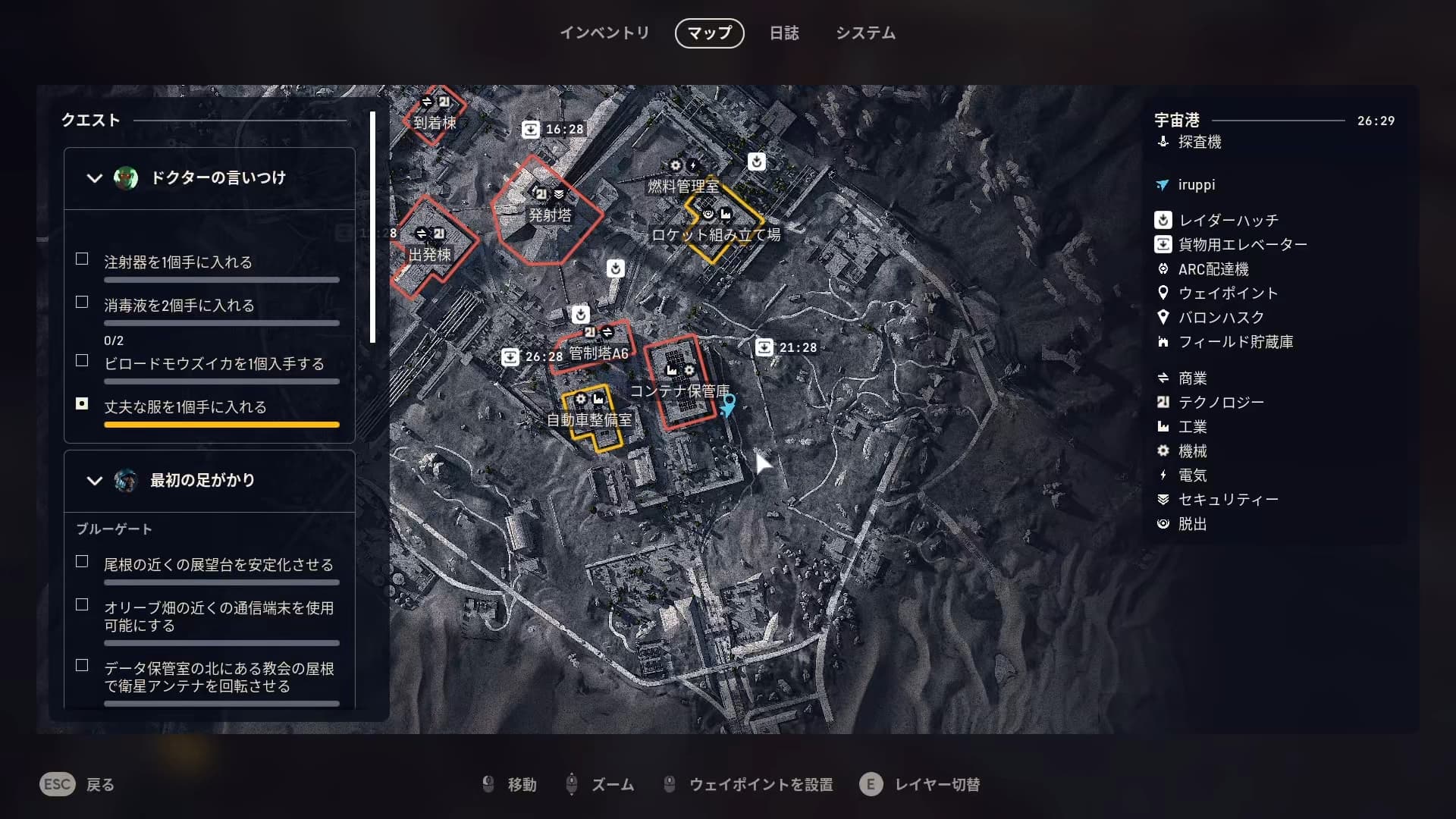Choose the ロケット組み立て場 map area
This screenshot has height=819, width=1456.
[x=716, y=235]
